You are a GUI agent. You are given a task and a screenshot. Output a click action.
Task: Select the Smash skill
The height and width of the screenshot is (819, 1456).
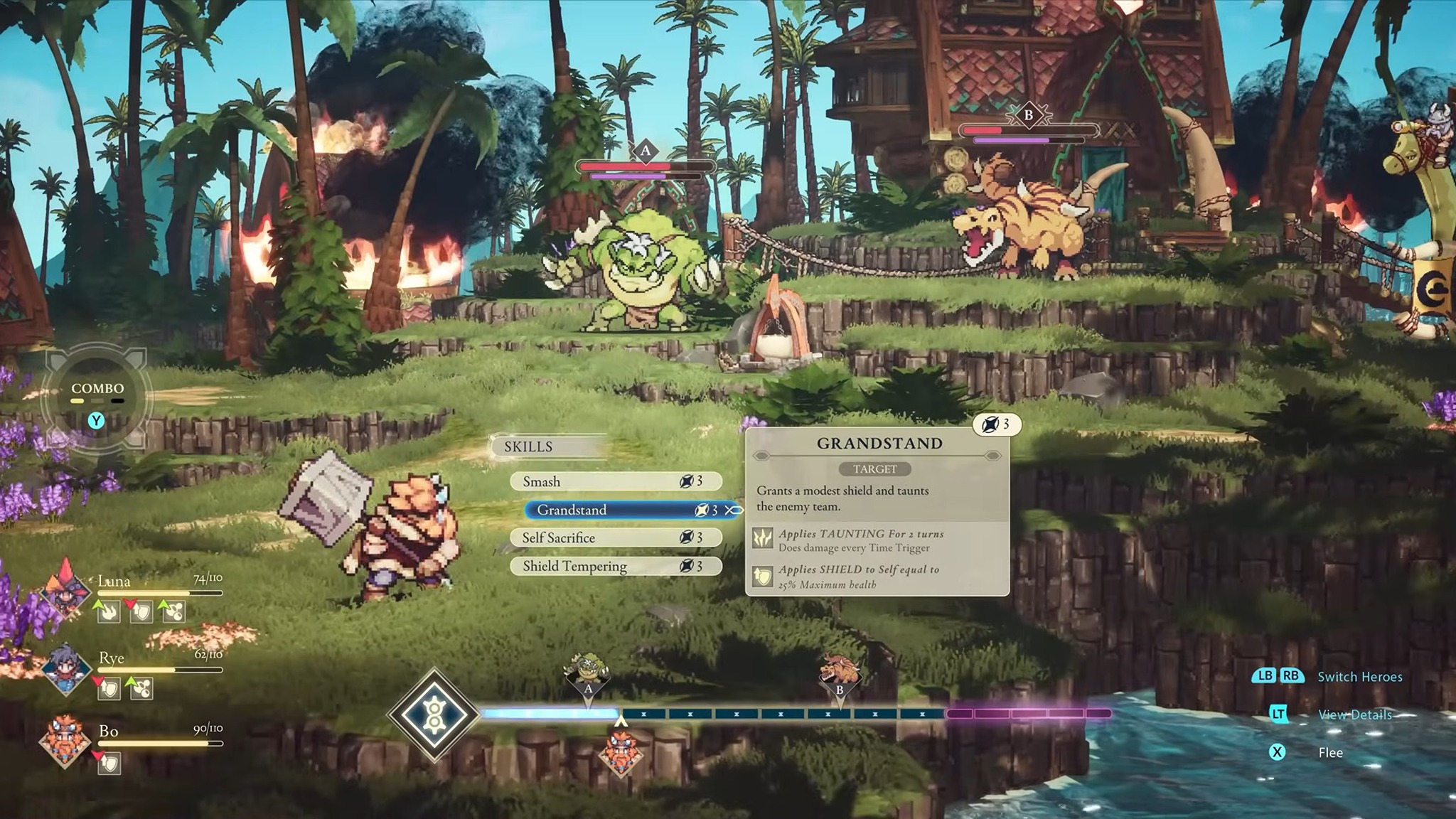pos(615,481)
